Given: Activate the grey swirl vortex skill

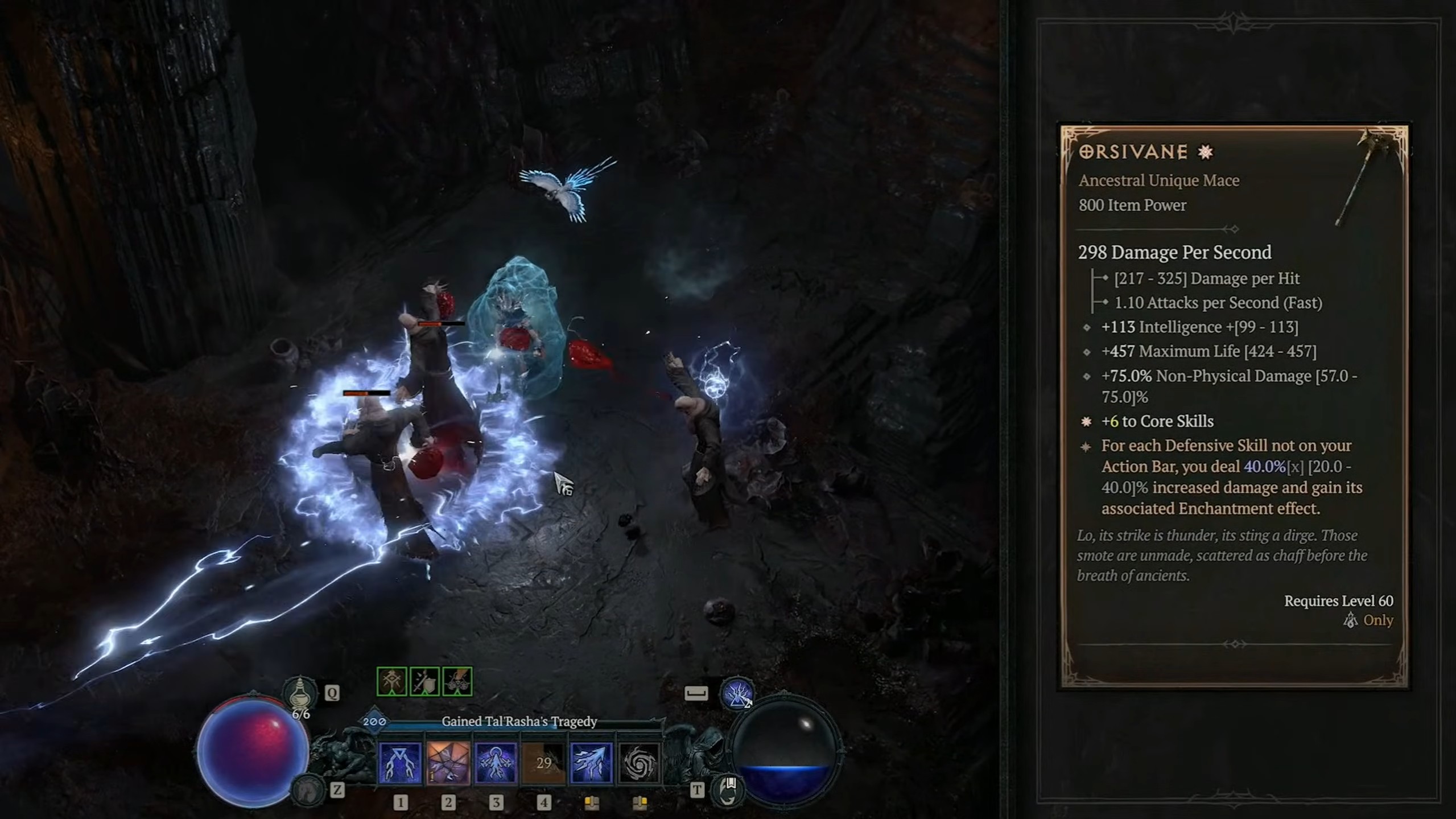Looking at the screenshot, I should coord(639,763).
